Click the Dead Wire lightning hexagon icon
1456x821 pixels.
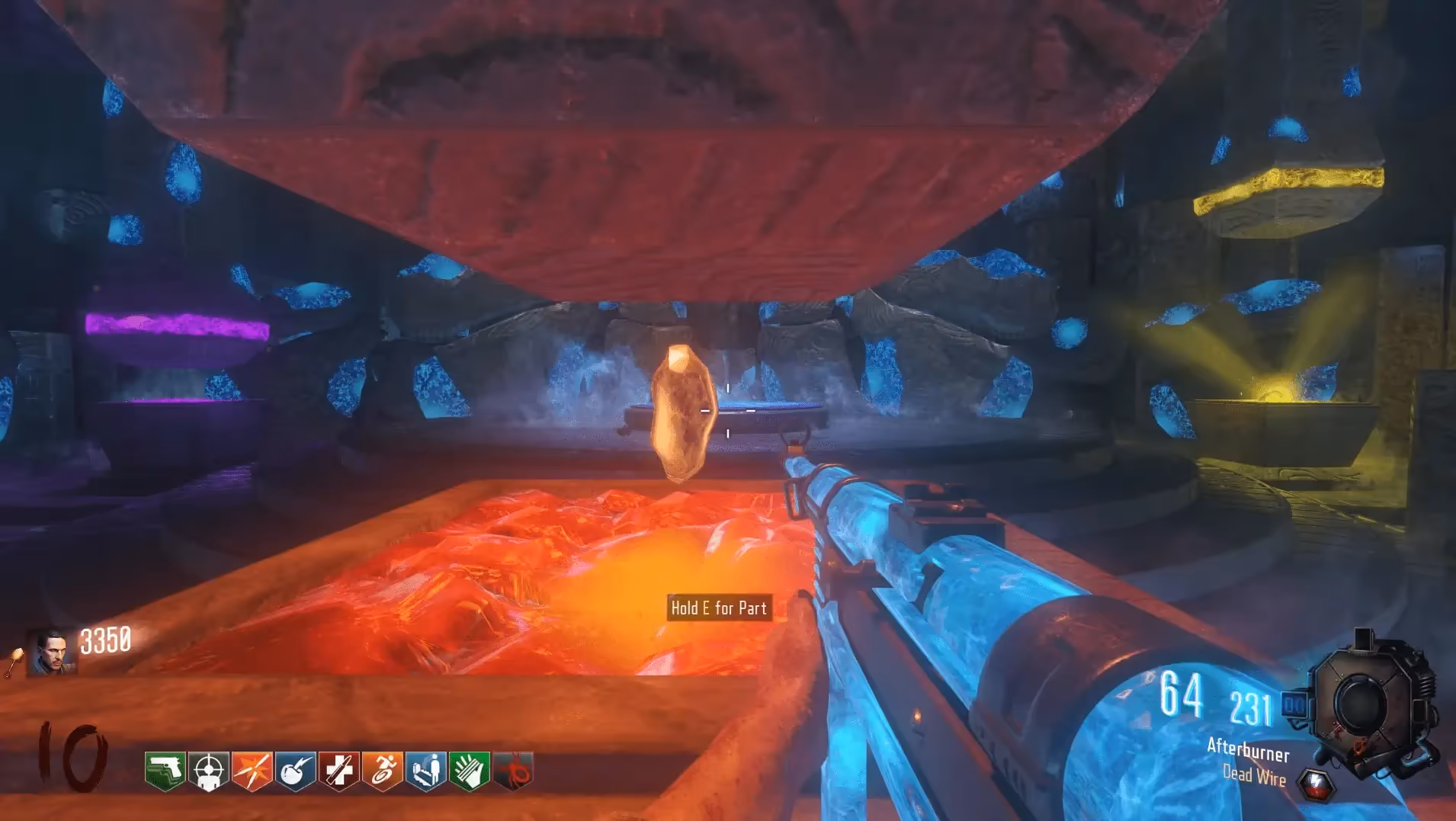tap(1316, 784)
